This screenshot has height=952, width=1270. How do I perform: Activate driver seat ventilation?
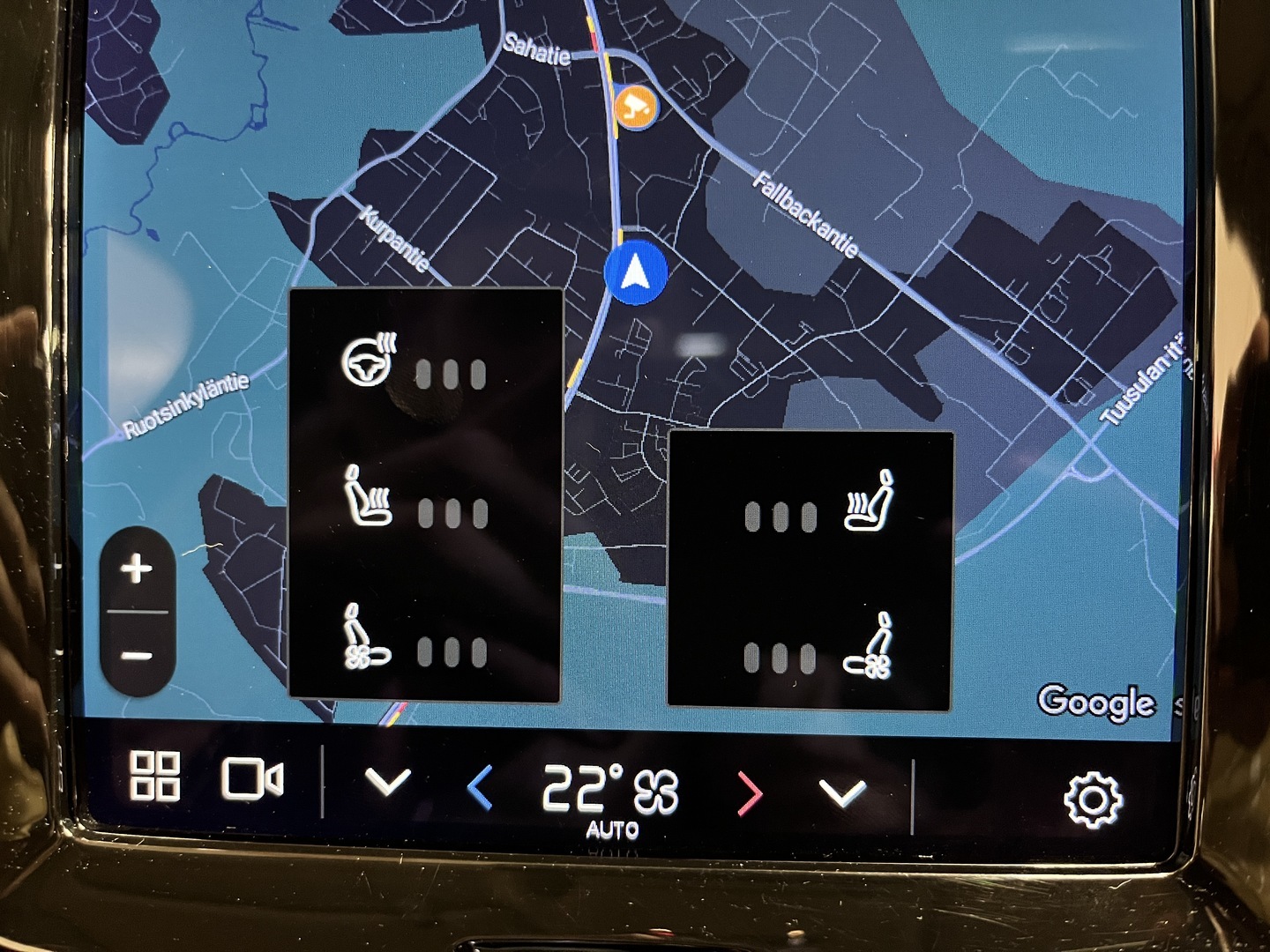click(367, 637)
